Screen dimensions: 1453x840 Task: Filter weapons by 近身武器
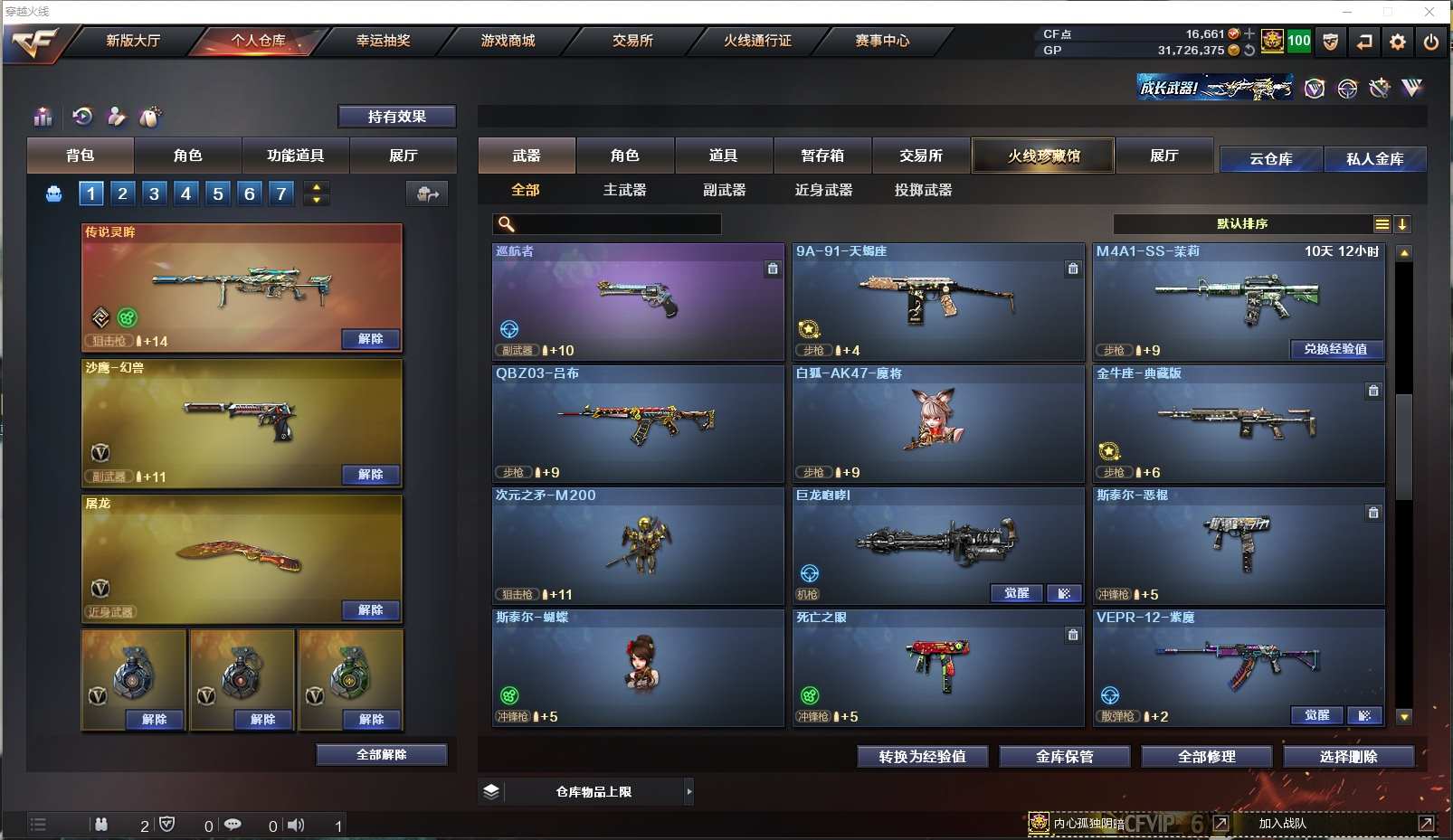[x=823, y=190]
